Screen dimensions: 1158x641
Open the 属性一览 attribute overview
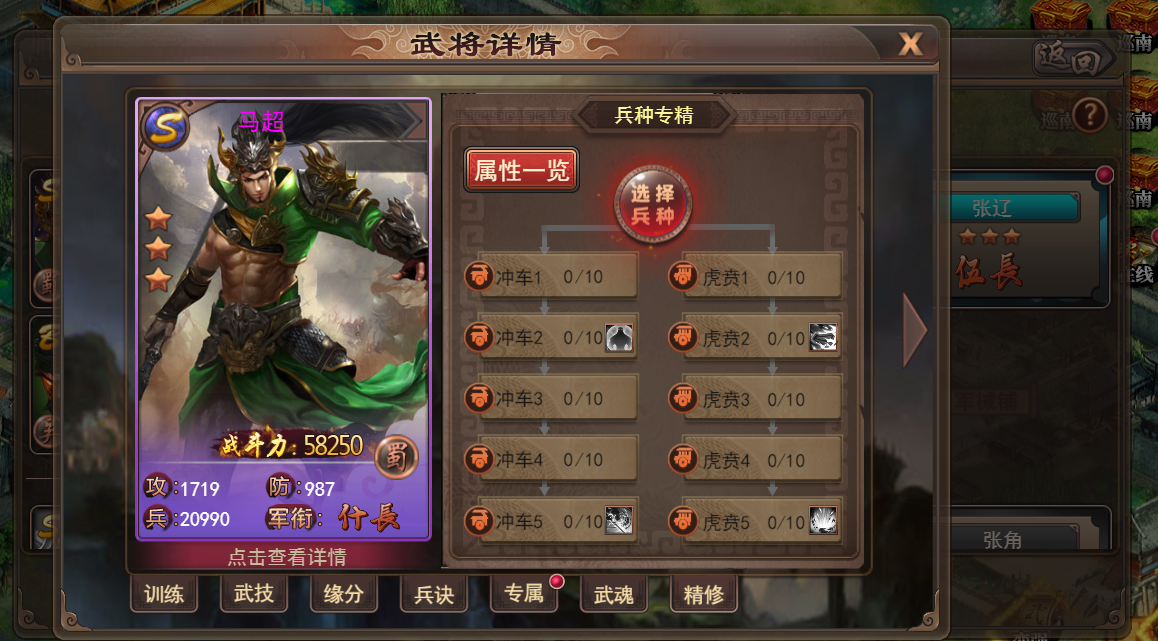(x=521, y=171)
